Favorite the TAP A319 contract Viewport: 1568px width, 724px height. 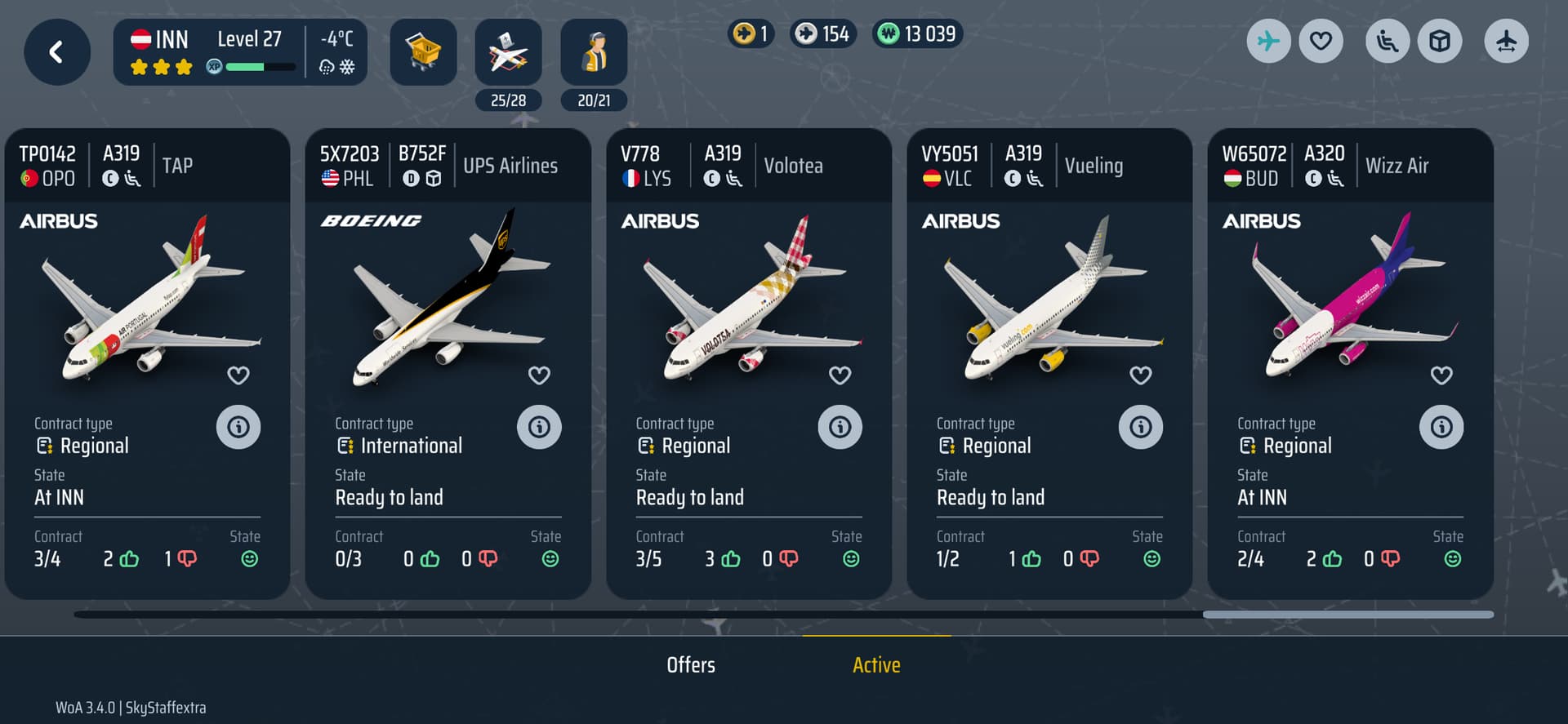point(238,375)
